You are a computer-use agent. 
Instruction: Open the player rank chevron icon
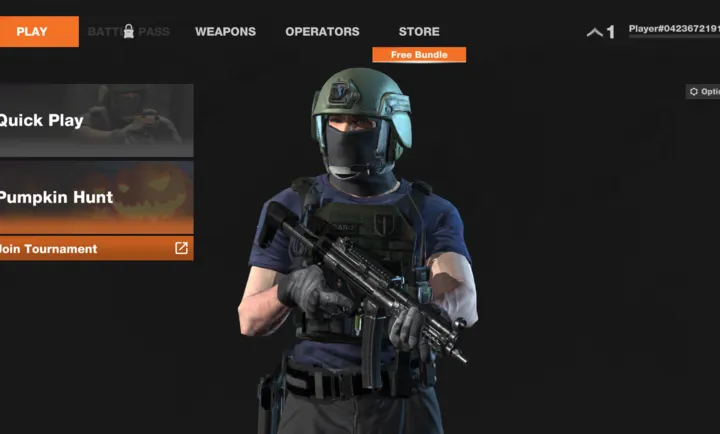[596, 32]
